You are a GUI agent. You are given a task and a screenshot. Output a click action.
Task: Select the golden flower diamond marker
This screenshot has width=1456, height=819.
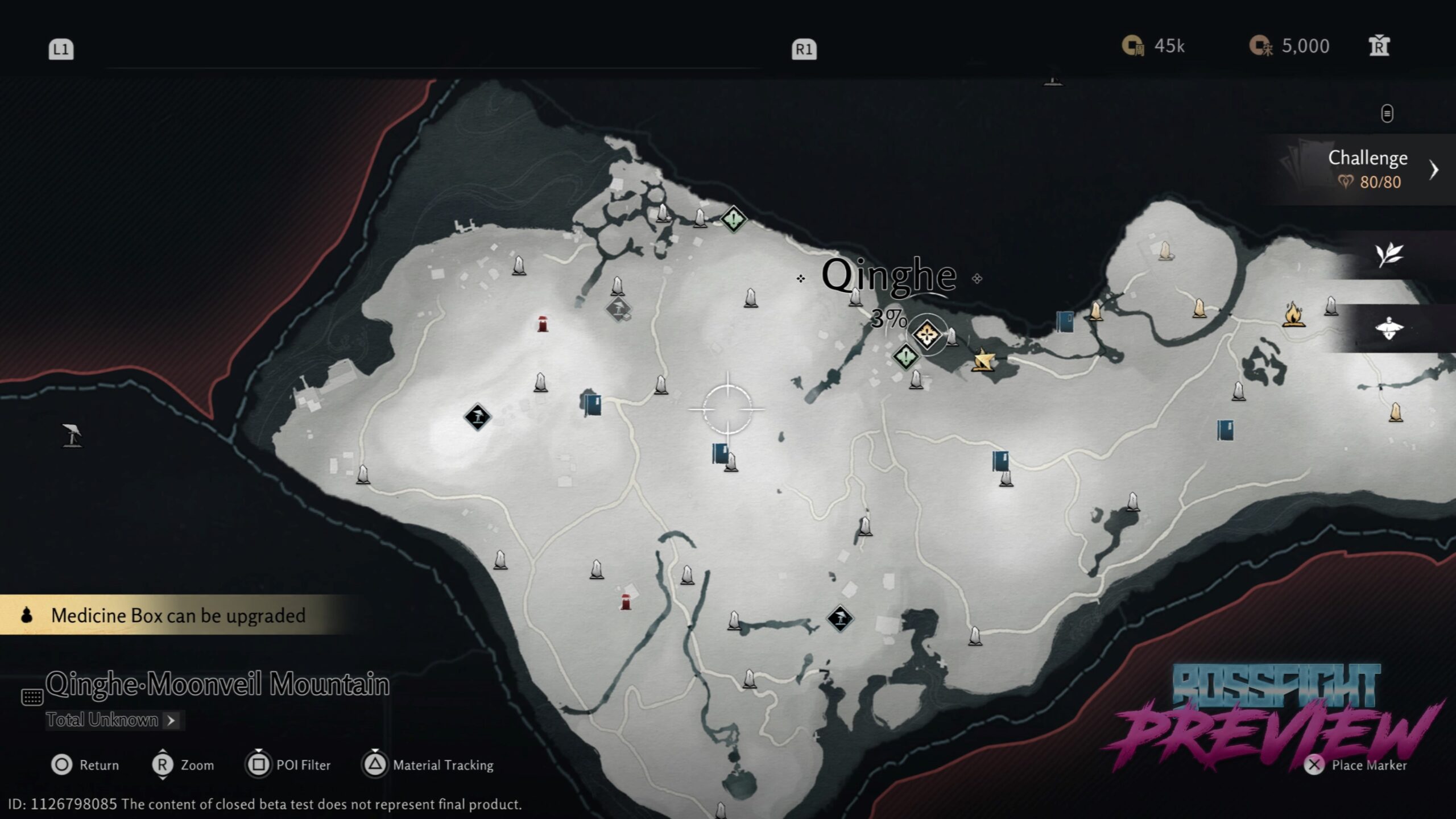coord(926,334)
